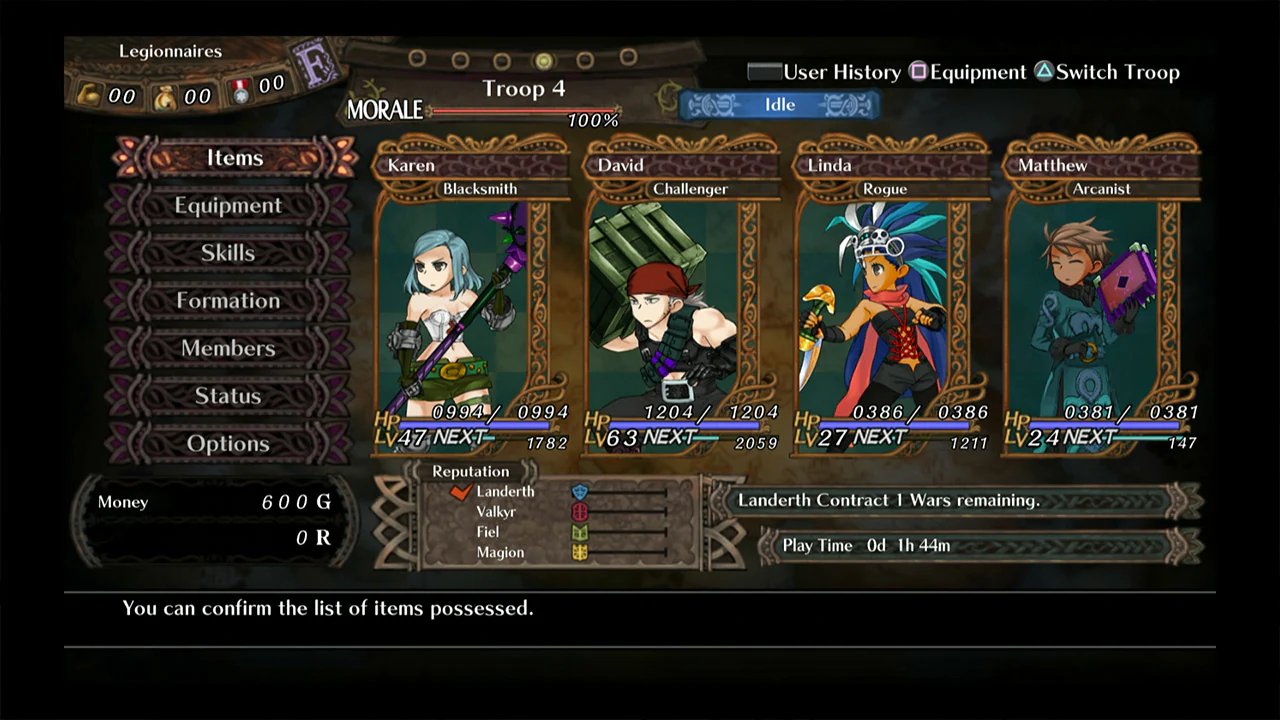The height and width of the screenshot is (720, 1280).
Task: Open the faction crest emblem labeled F
Action: 315,62
